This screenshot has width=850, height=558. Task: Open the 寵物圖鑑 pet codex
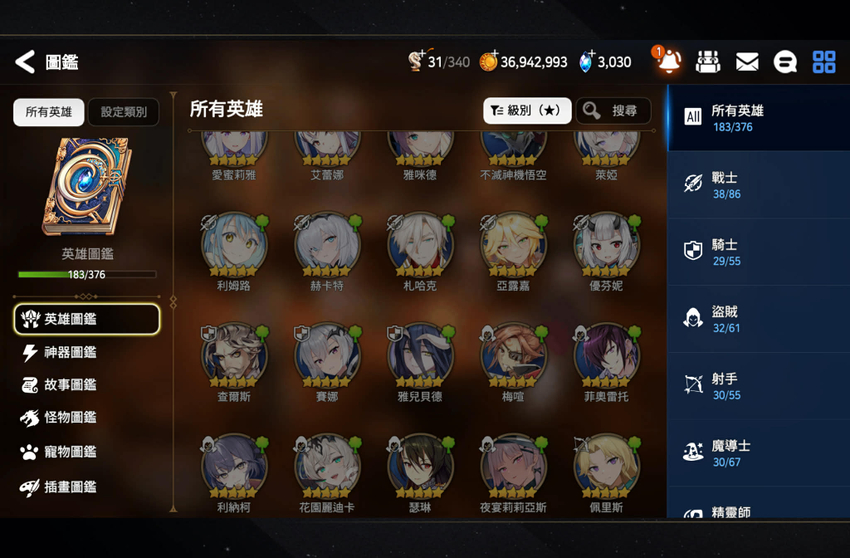tap(70, 452)
